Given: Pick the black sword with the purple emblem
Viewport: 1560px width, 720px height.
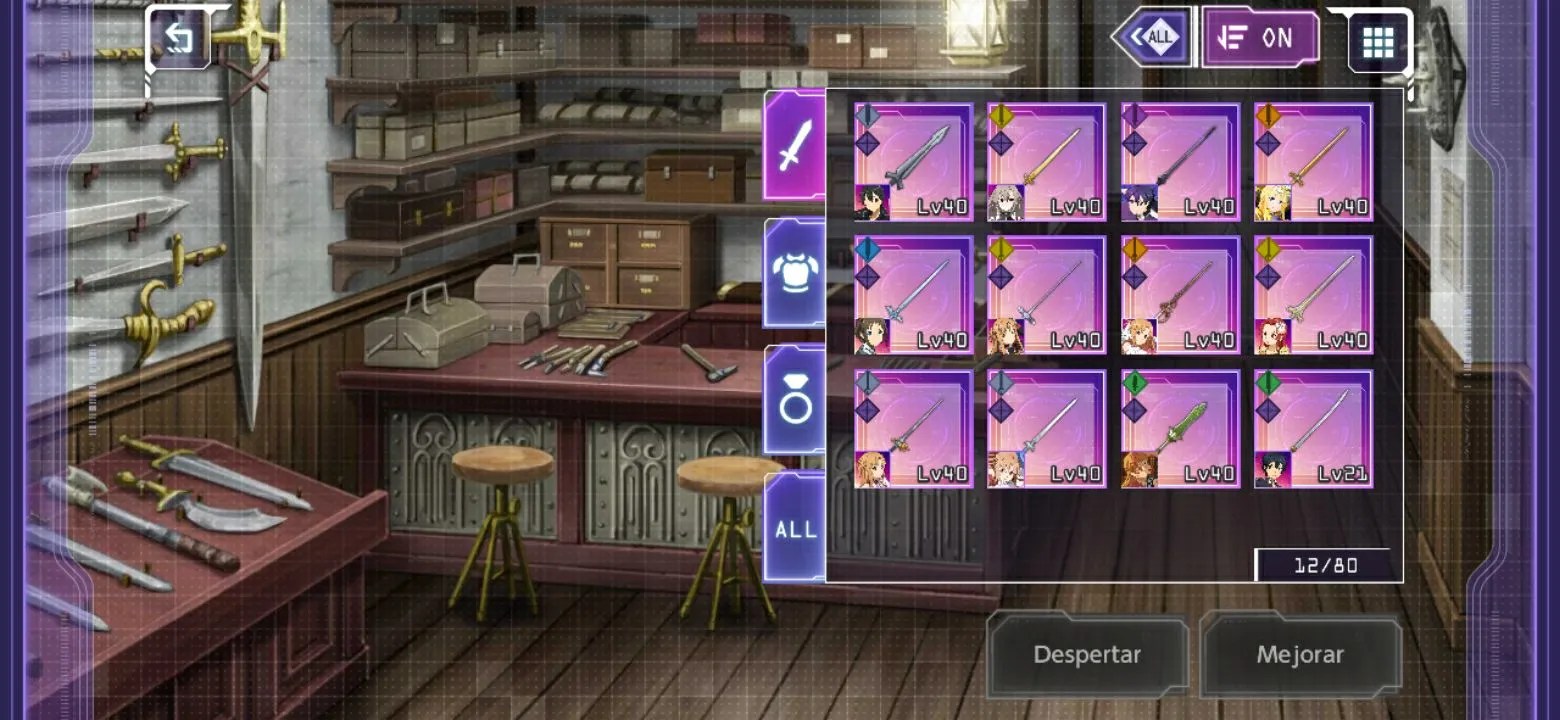Looking at the screenshot, I should point(1180,161).
